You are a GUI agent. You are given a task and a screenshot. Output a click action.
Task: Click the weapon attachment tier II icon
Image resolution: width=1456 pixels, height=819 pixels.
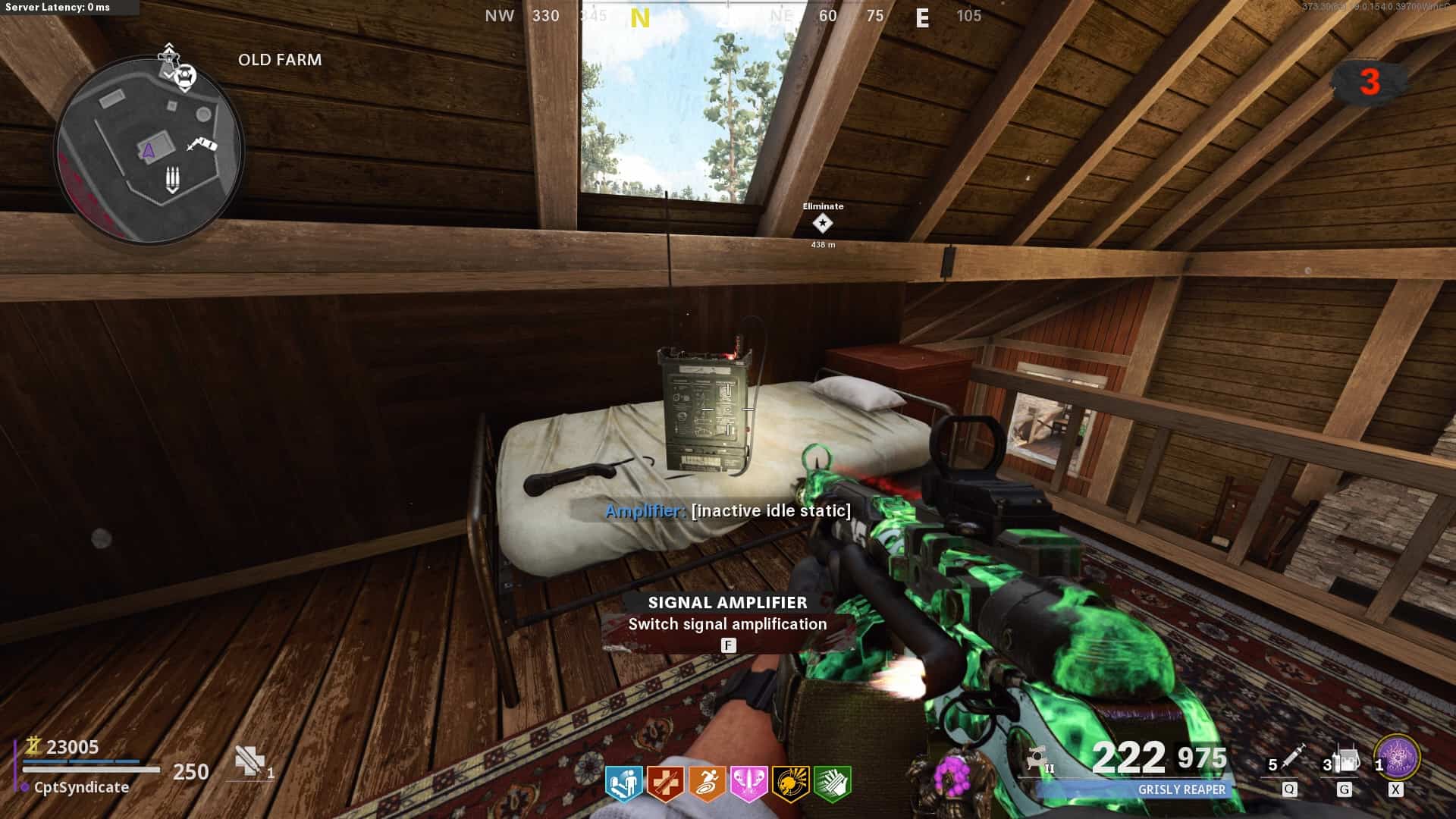point(1040,759)
